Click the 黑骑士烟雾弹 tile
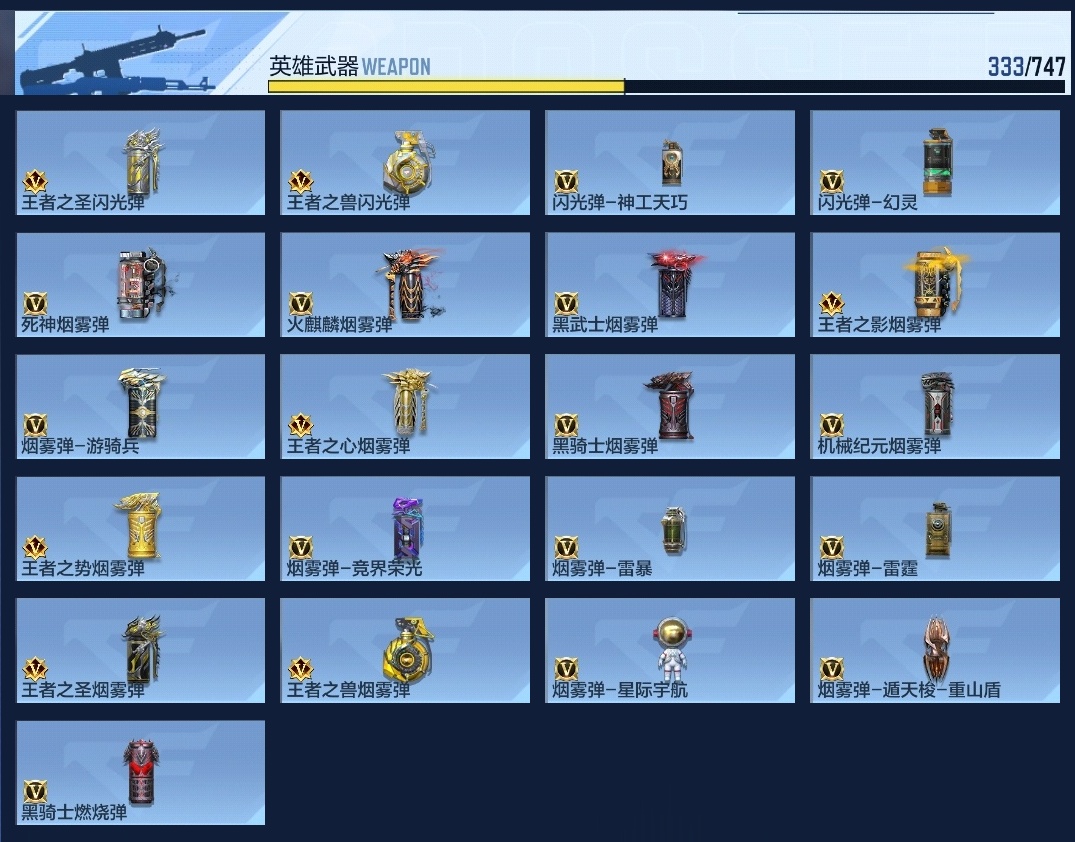 pos(670,406)
